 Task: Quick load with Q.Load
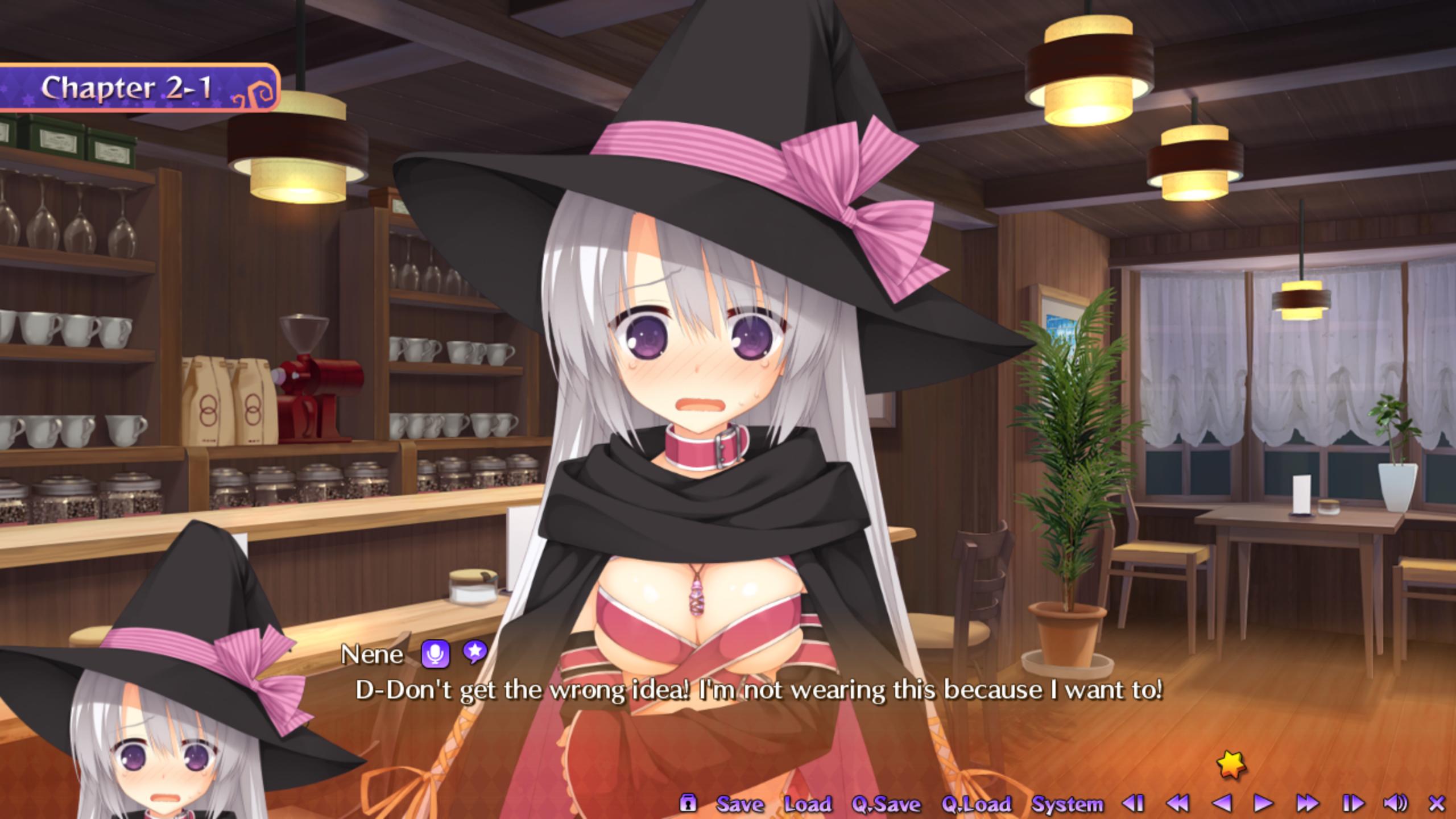[977, 804]
